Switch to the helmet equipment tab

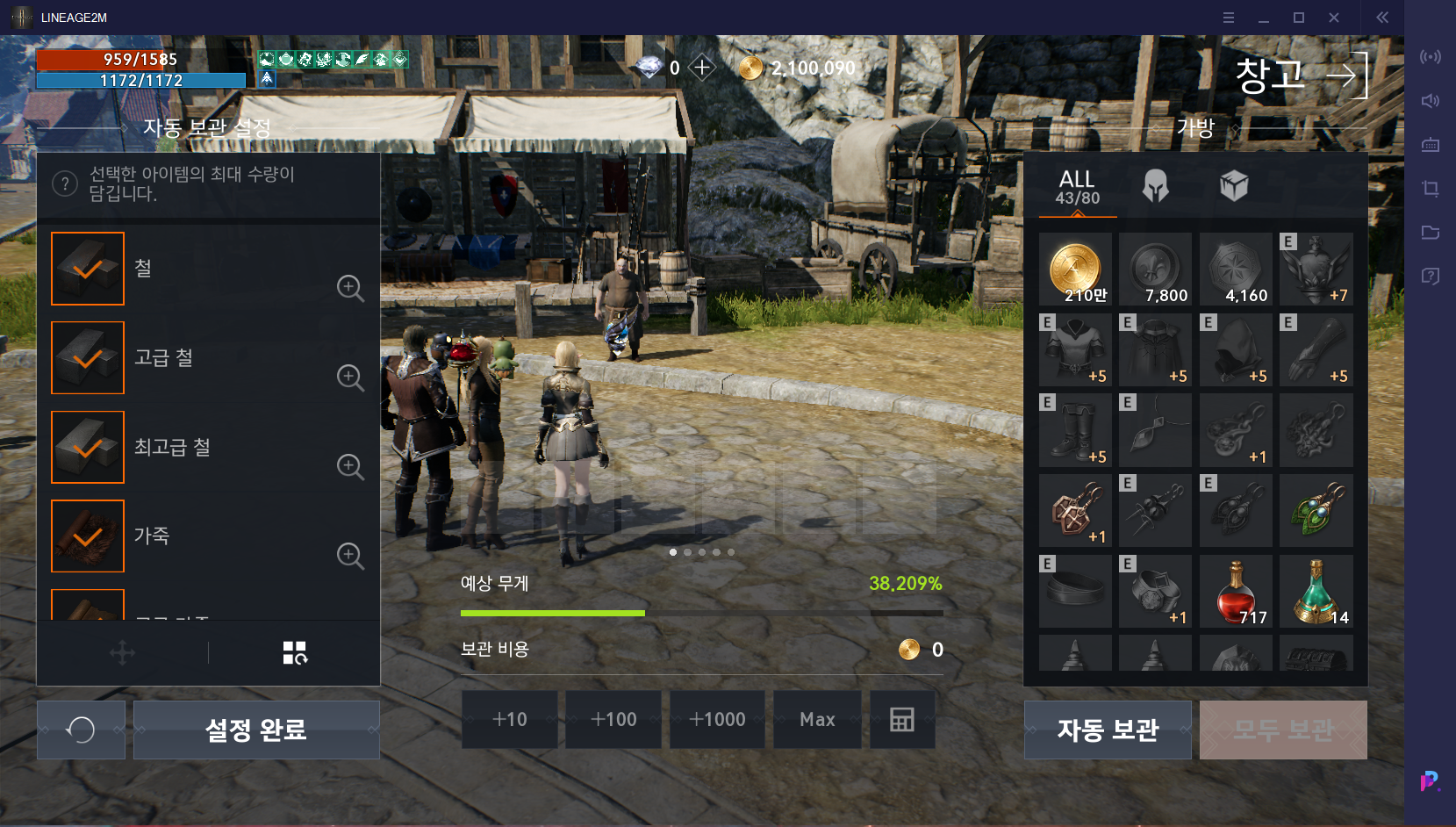[x=1155, y=186]
